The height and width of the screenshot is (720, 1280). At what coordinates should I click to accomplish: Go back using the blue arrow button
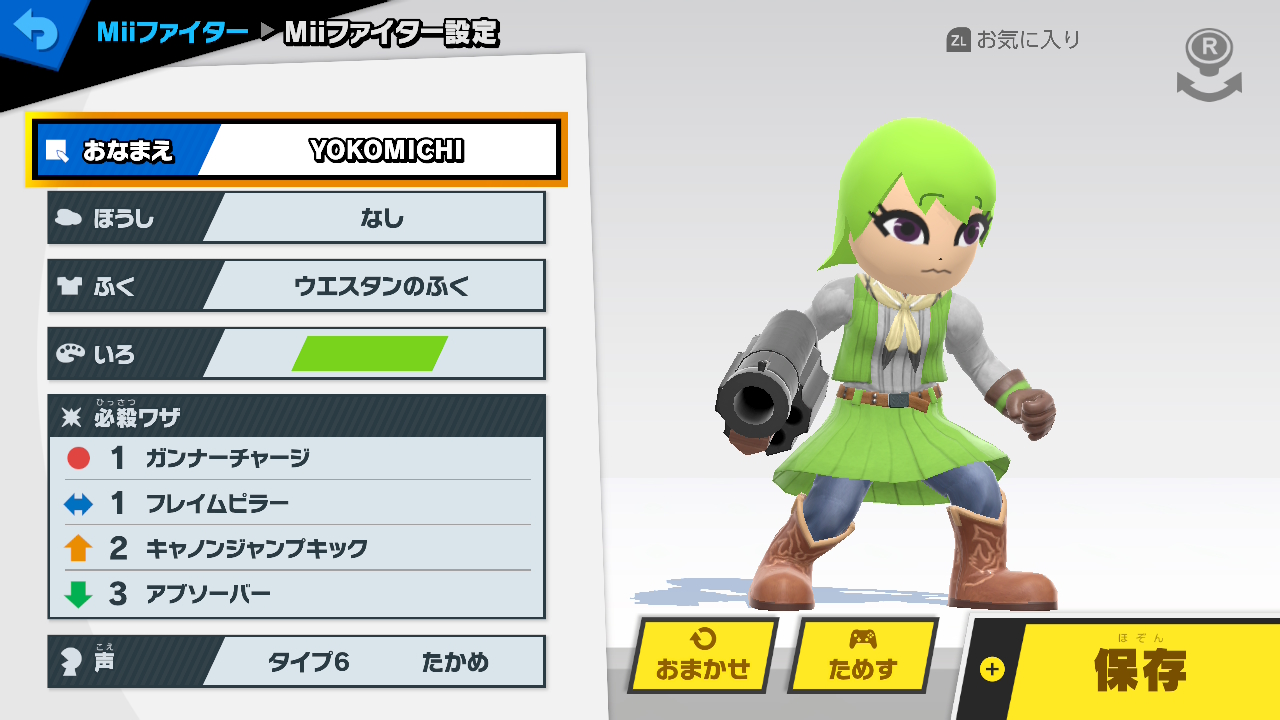(x=36, y=32)
